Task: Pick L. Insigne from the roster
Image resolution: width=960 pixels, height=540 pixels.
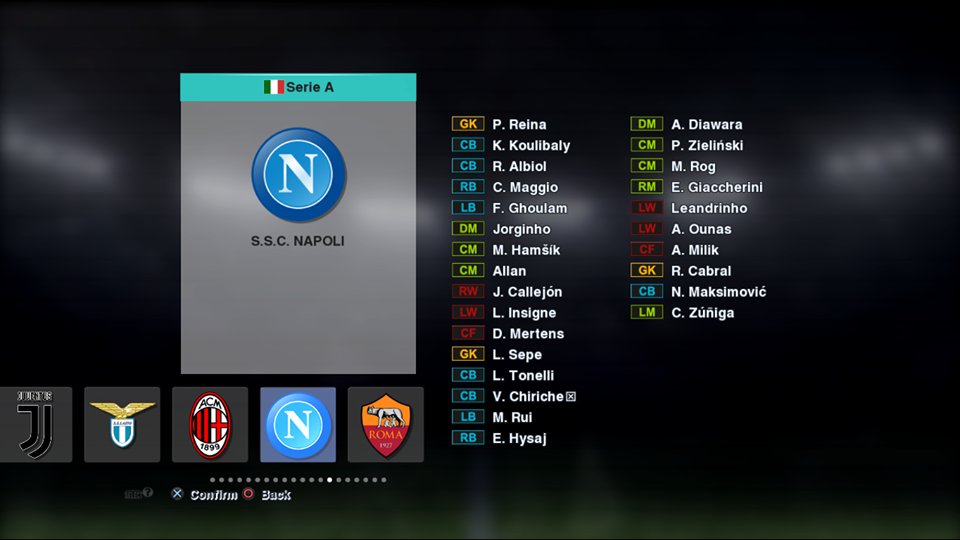Action: tap(523, 313)
